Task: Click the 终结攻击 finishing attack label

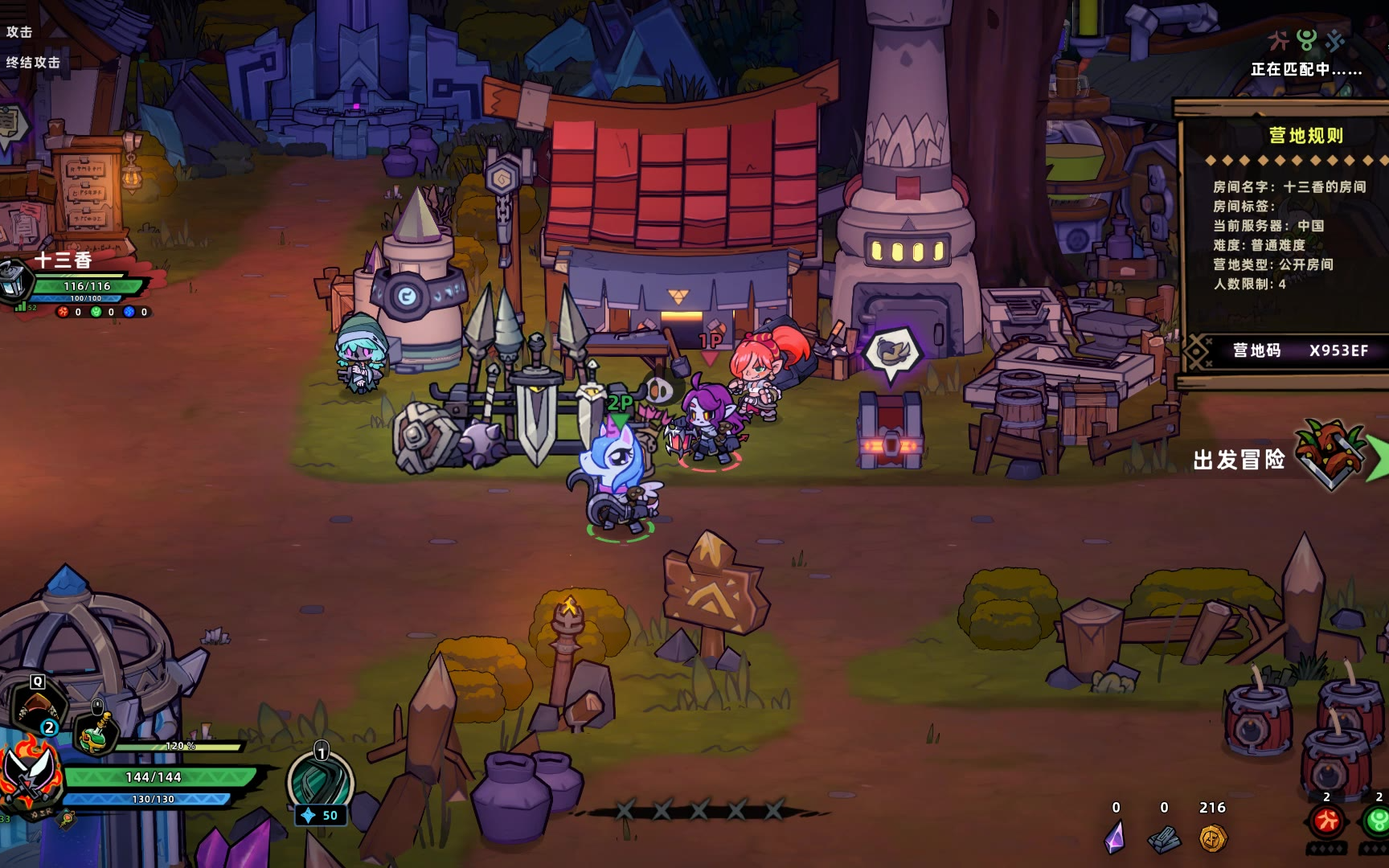Action: [33, 63]
